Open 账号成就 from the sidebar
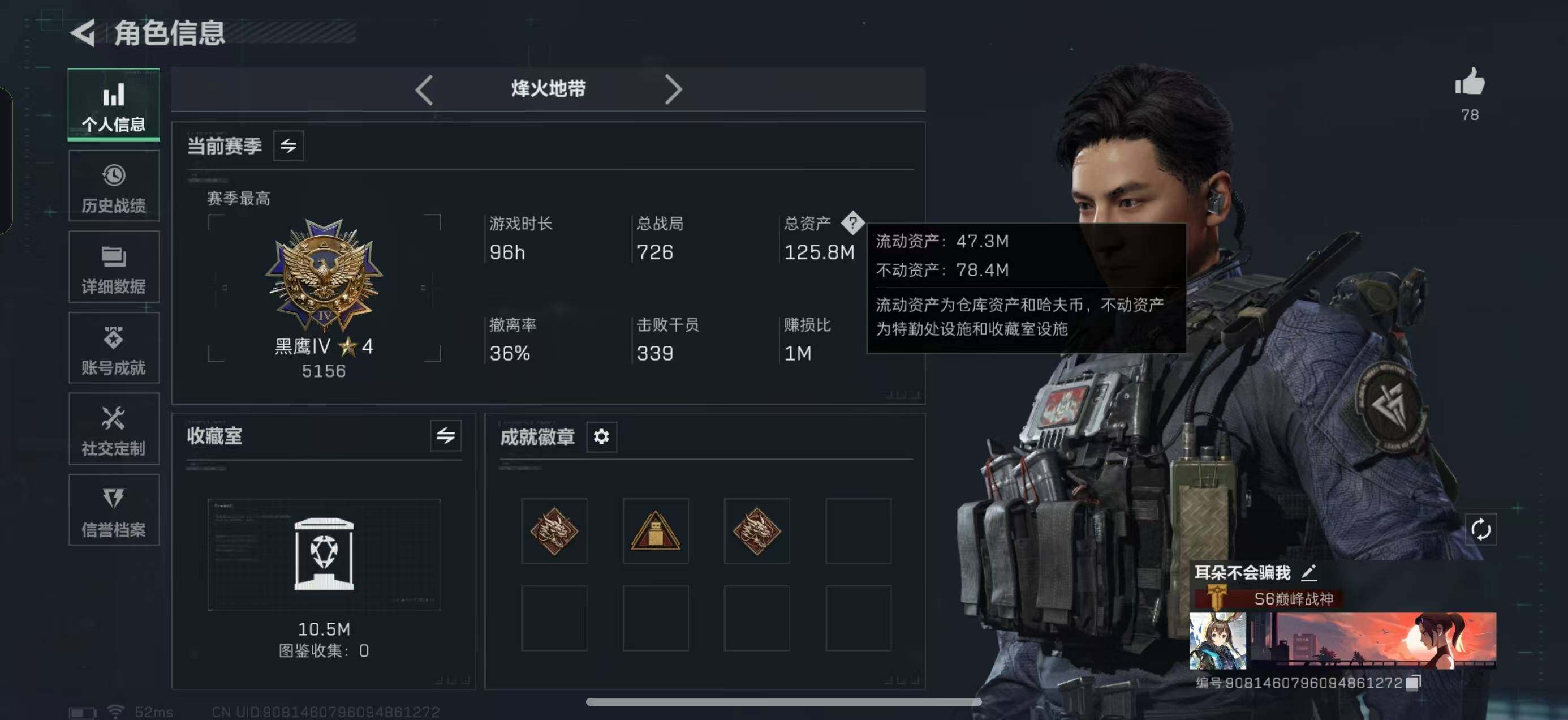1568x720 pixels. 113,348
